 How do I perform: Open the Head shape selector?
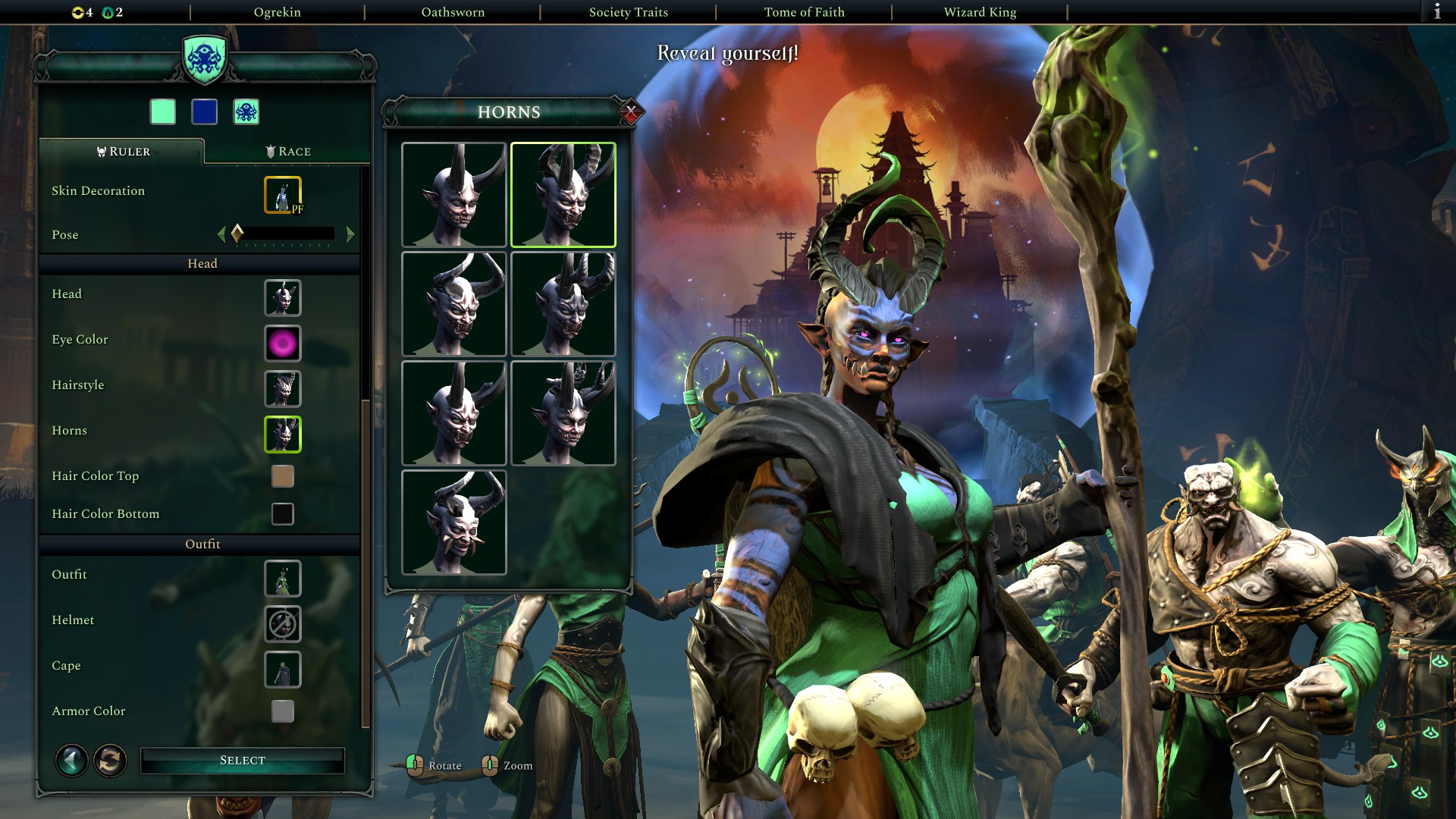(x=282, y=297)
